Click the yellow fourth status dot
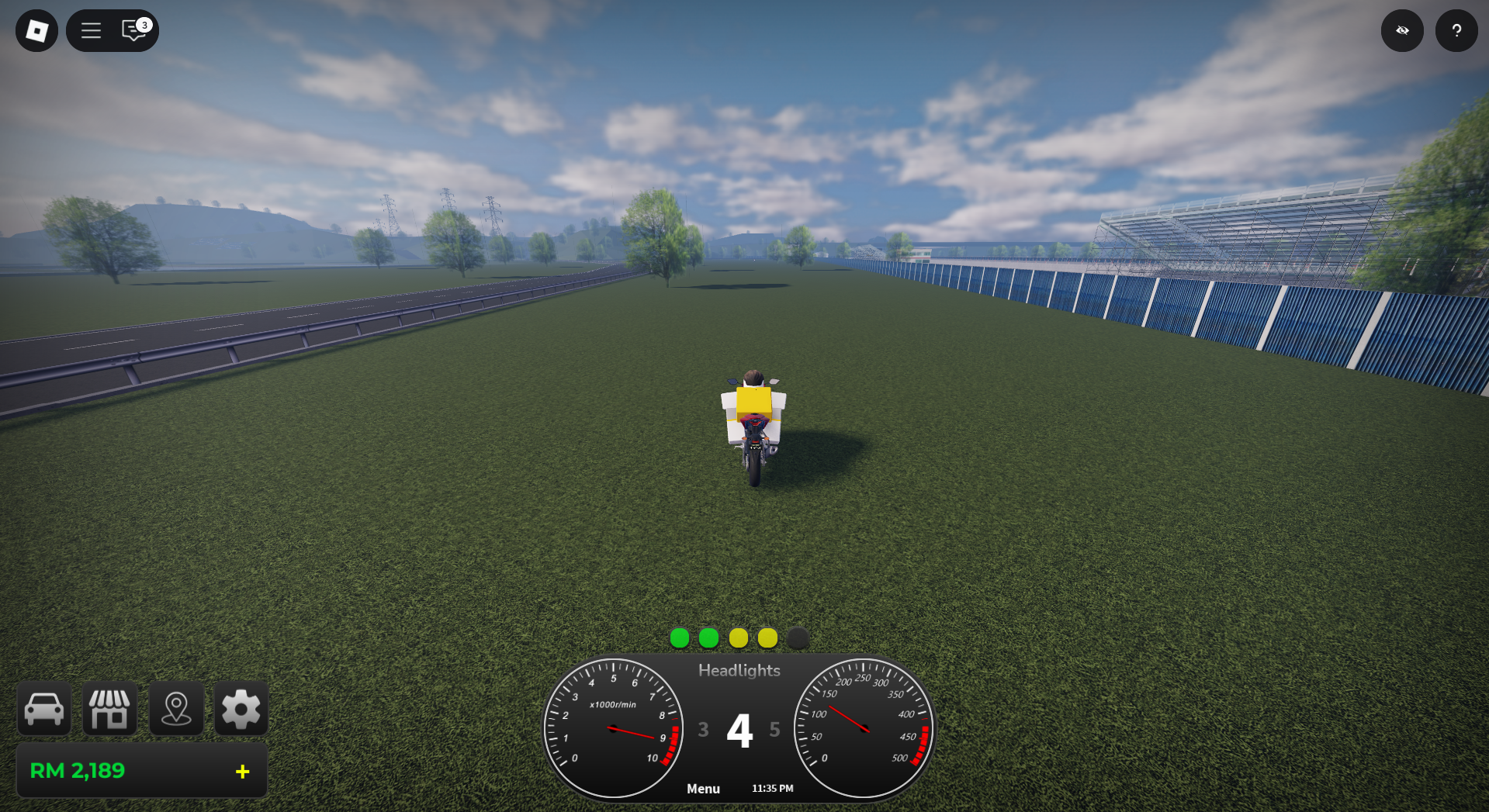 coord(768,638)
